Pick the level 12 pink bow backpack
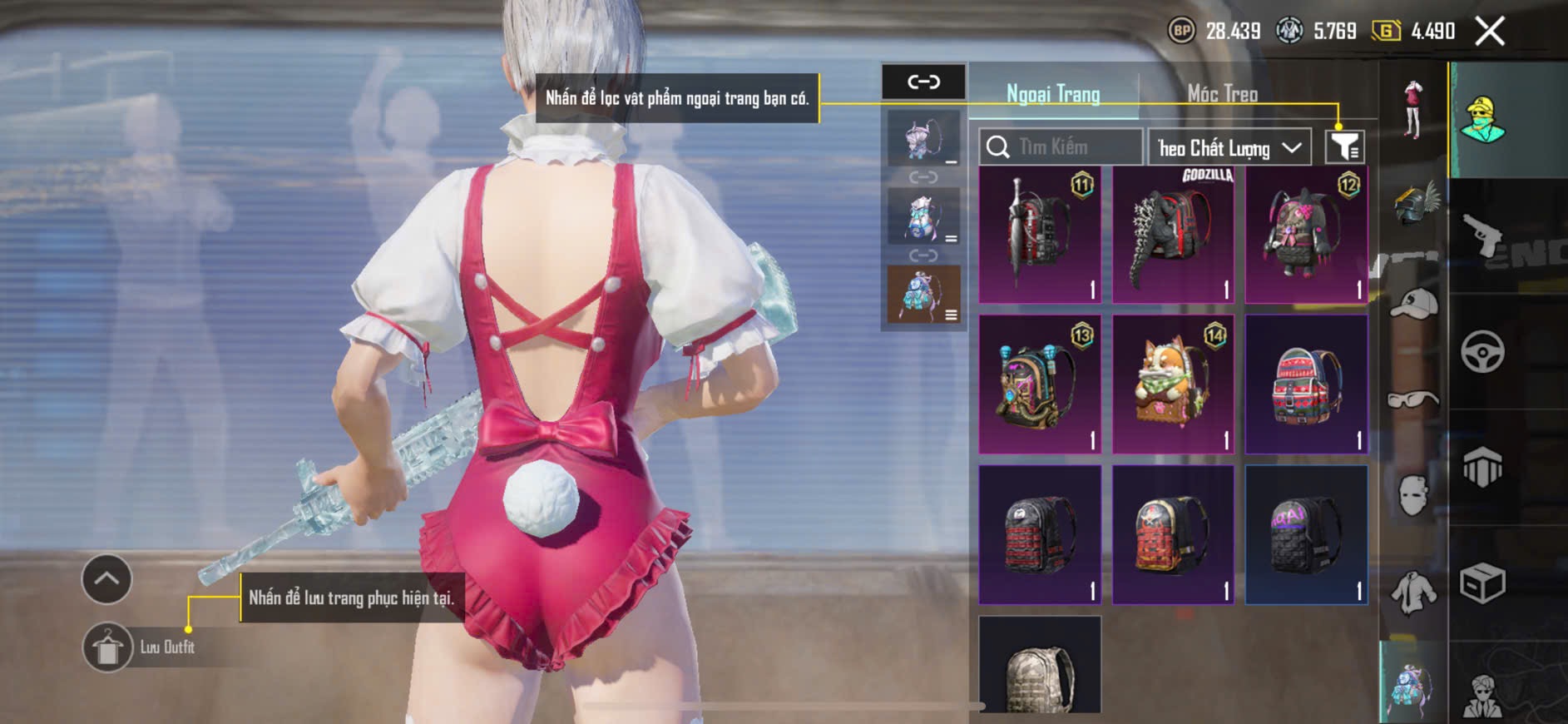Screen dimensions: 1568x724 point(1306,235)
